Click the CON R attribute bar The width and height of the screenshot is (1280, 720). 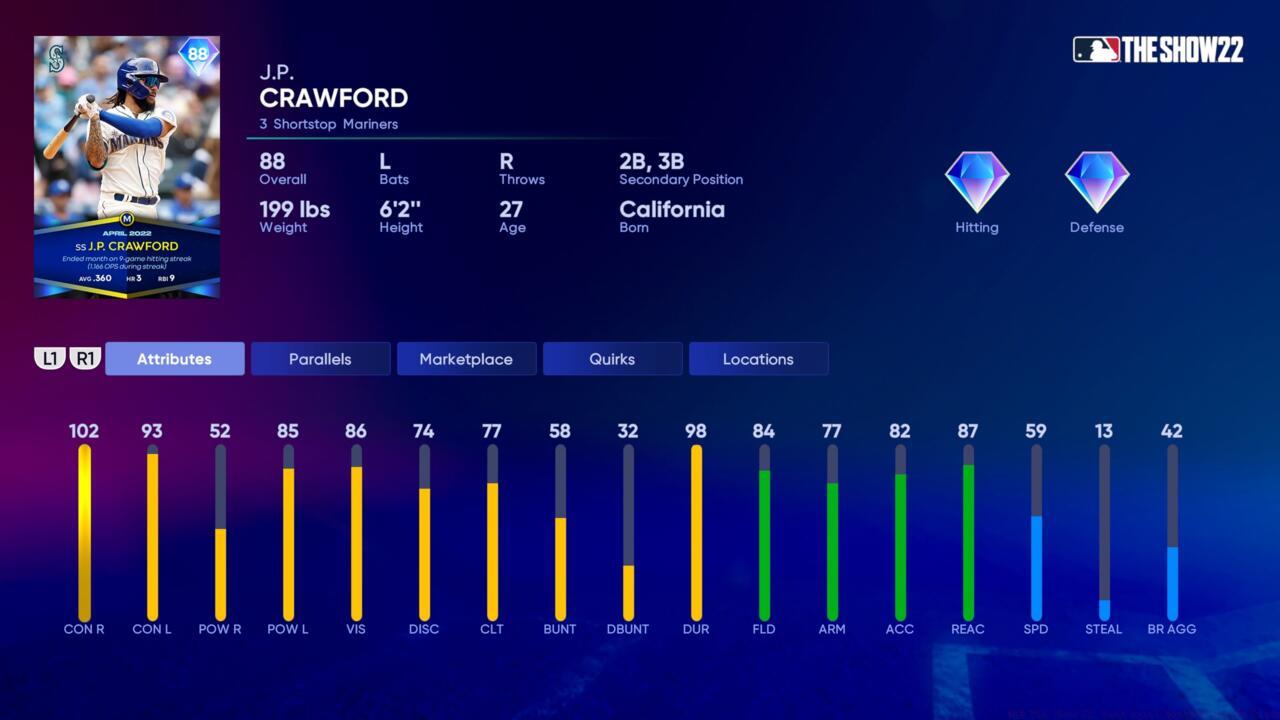[x=85, y=530]
